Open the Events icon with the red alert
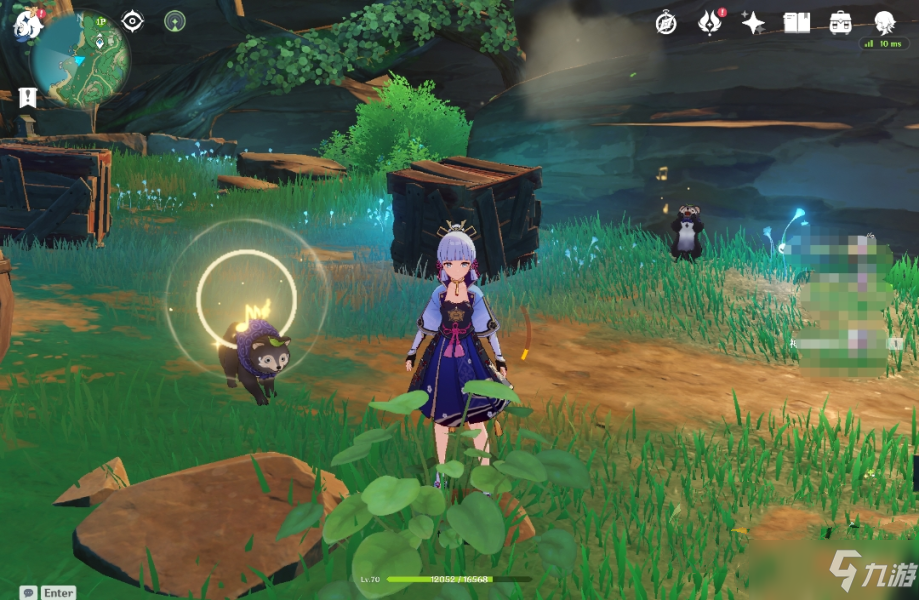The height and width of the screenshot is (600, 919). coord(709,22)
